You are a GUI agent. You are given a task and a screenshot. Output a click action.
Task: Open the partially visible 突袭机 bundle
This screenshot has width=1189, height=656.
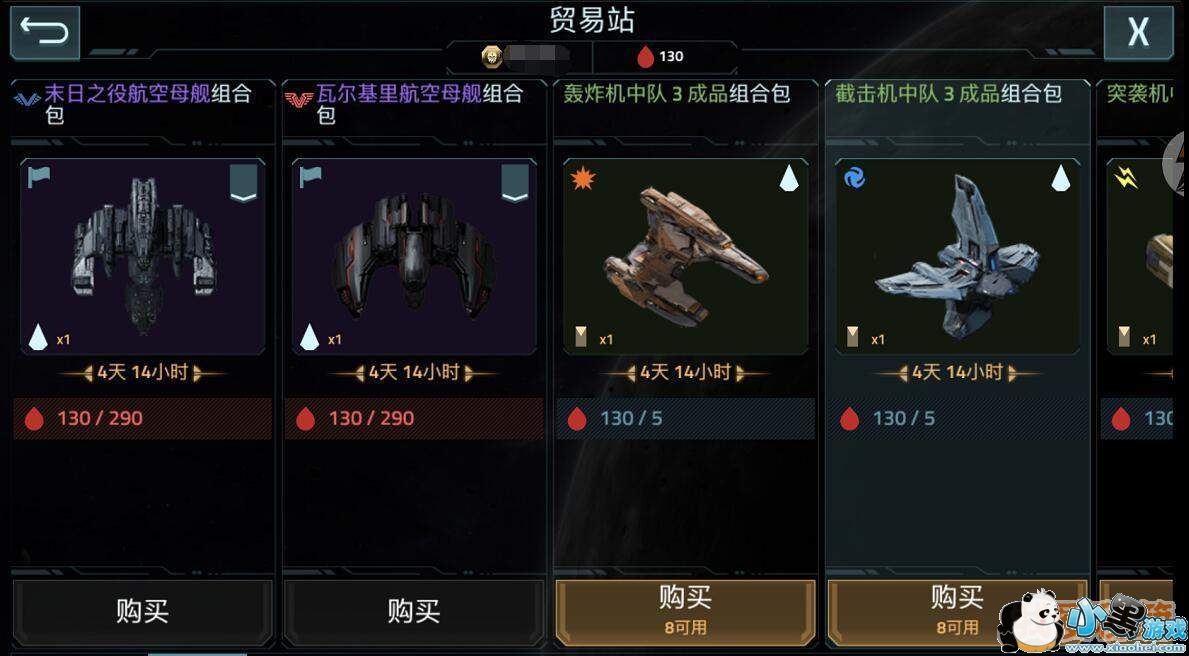tap(1140, 256)
